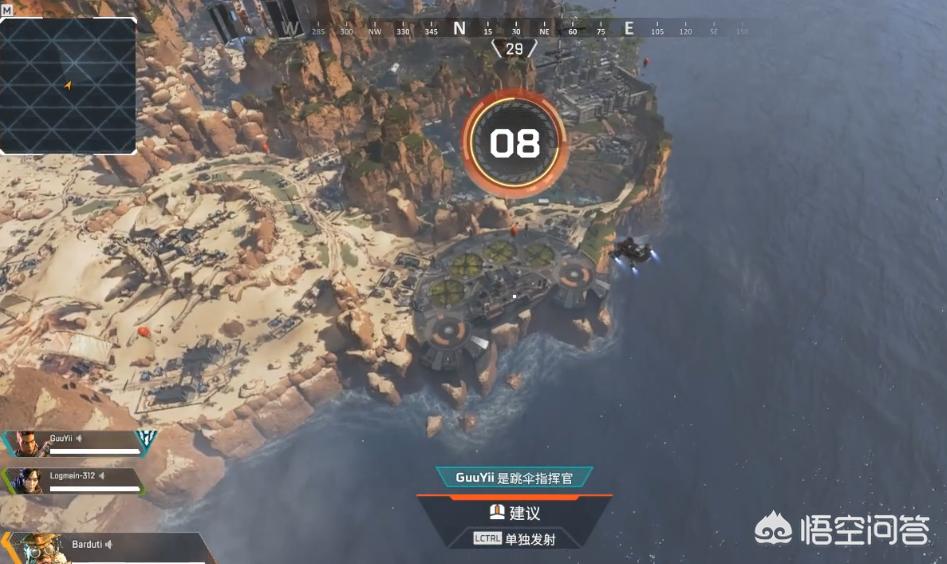Open the minimap in the corner
This screenshot has width=947, height=564.
pos(68,86)
